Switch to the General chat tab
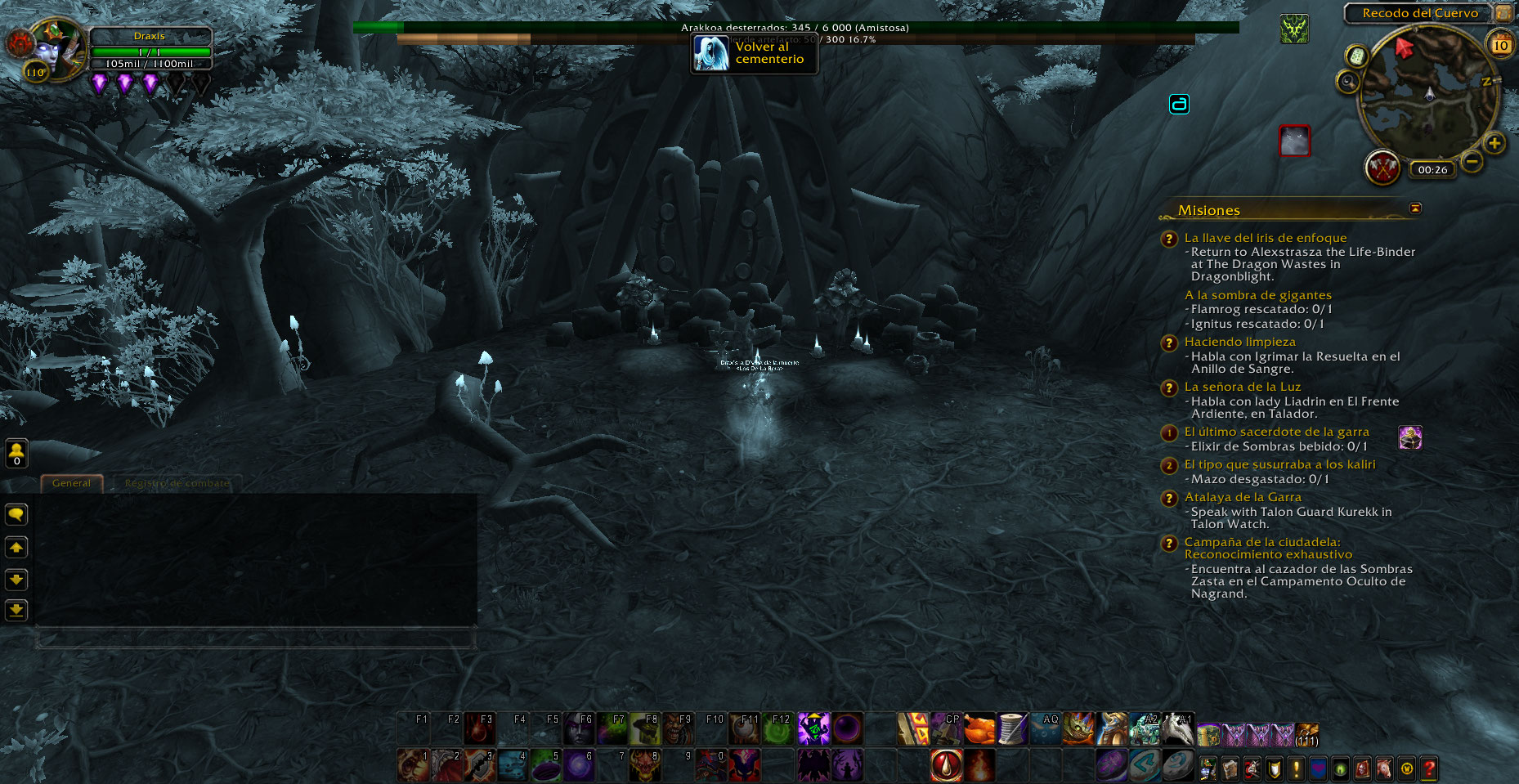Image resolution: width=1519 pixels, height=784 pixels. click(x=72, y=483)
